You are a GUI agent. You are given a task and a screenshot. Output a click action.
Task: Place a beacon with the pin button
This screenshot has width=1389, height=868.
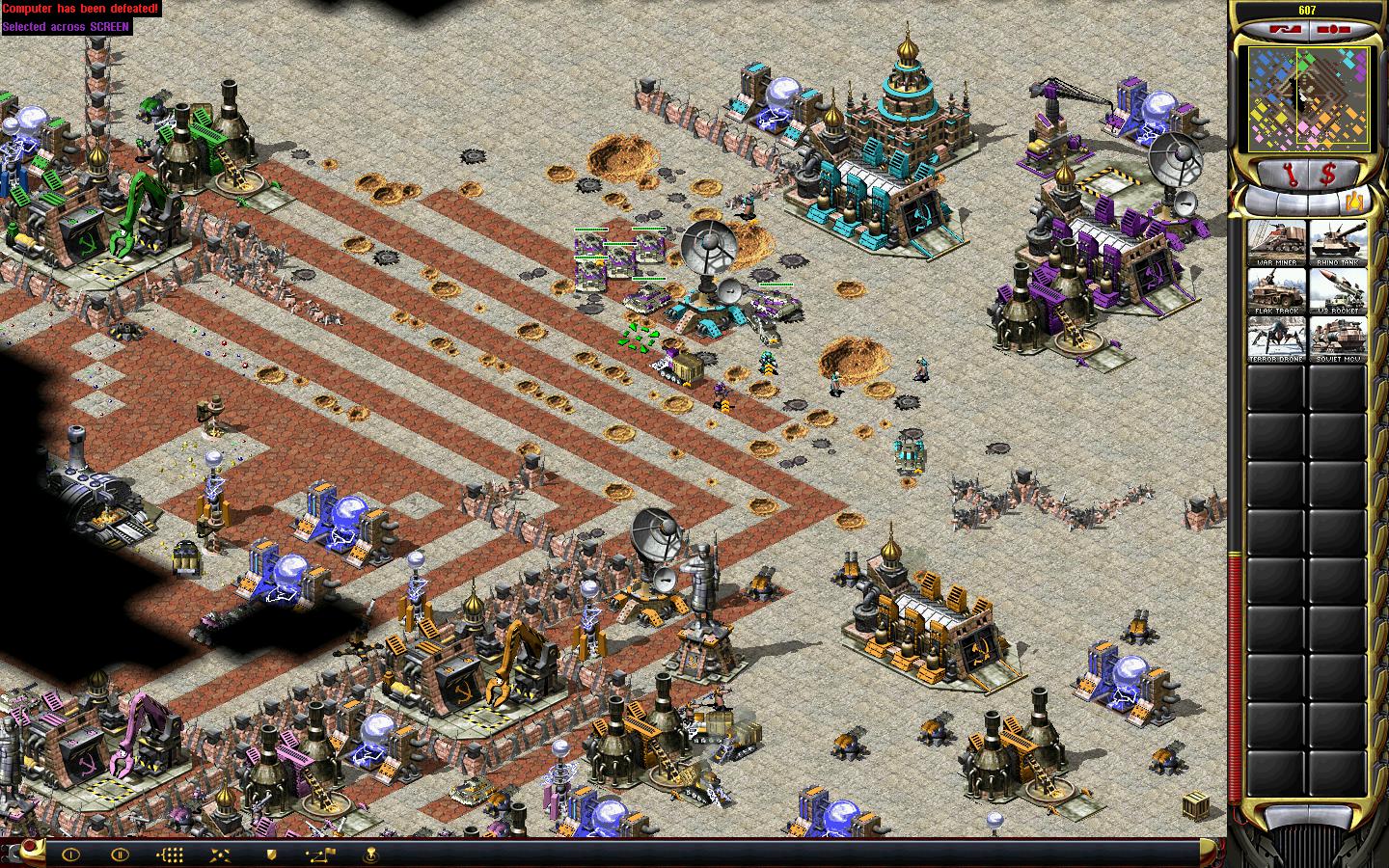point(370,854)
